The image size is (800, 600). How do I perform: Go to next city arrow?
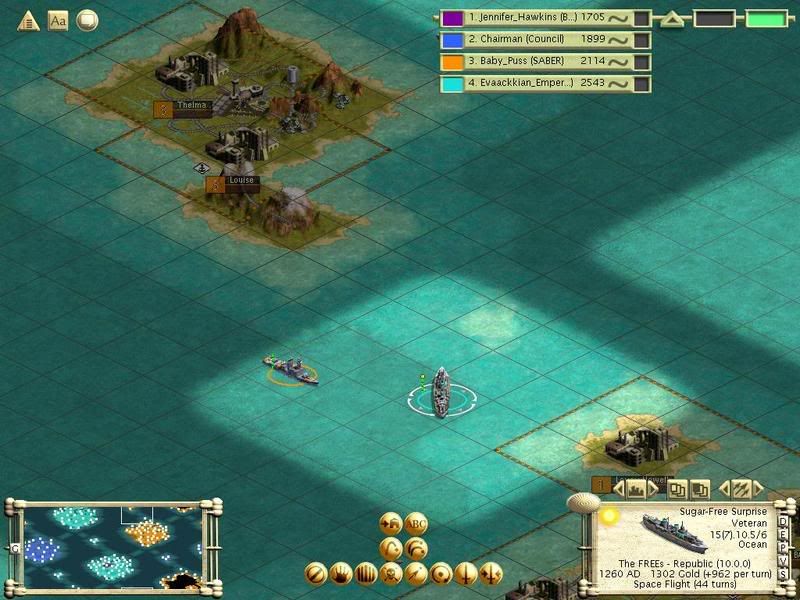[x=655, y=490]
